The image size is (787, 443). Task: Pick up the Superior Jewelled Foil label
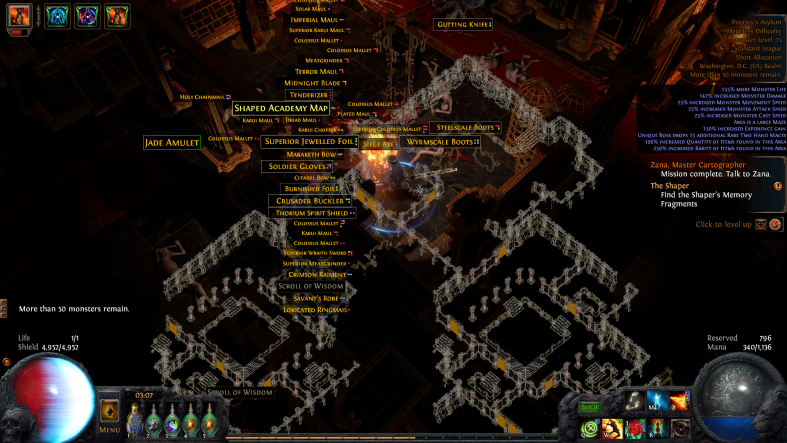point(309,142)
